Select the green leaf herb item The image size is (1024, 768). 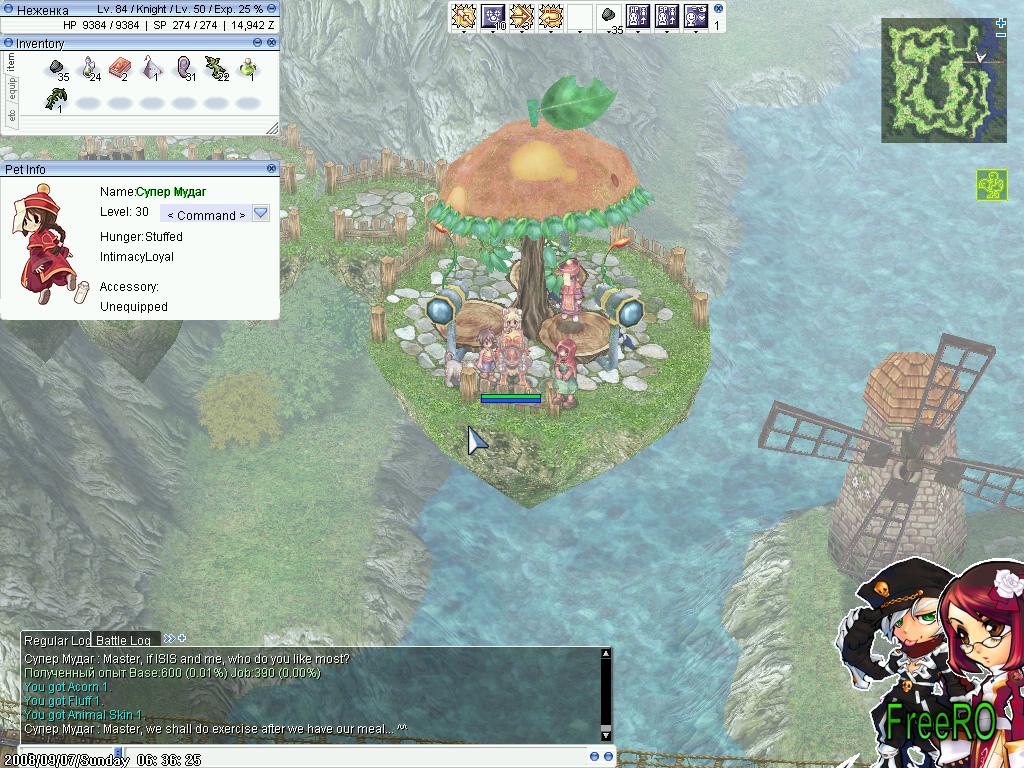click(x=56, y=98)
